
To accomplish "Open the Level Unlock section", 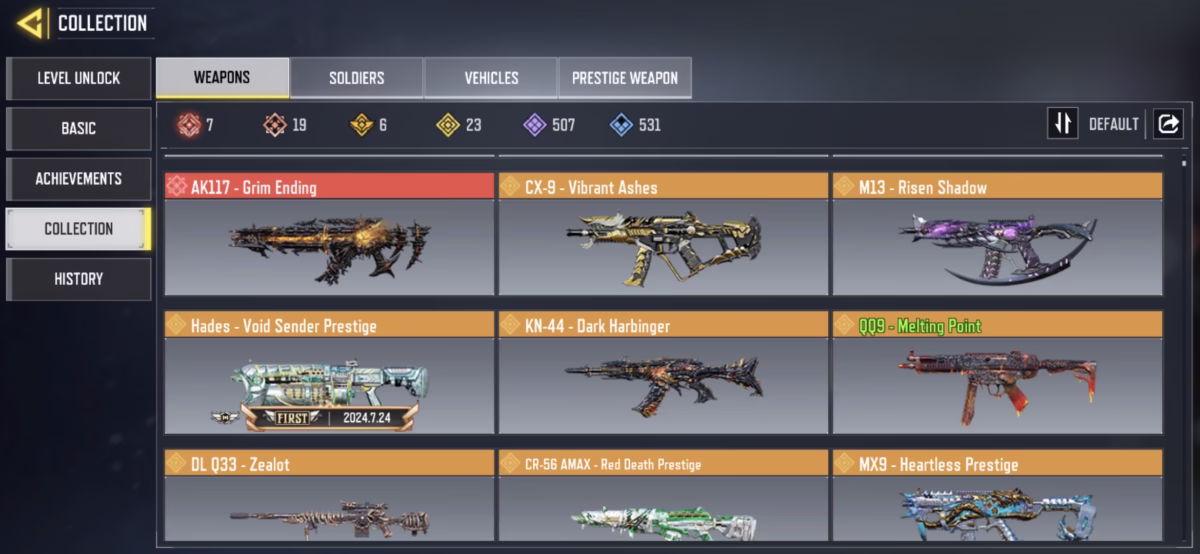I will [x=78, y=78].
